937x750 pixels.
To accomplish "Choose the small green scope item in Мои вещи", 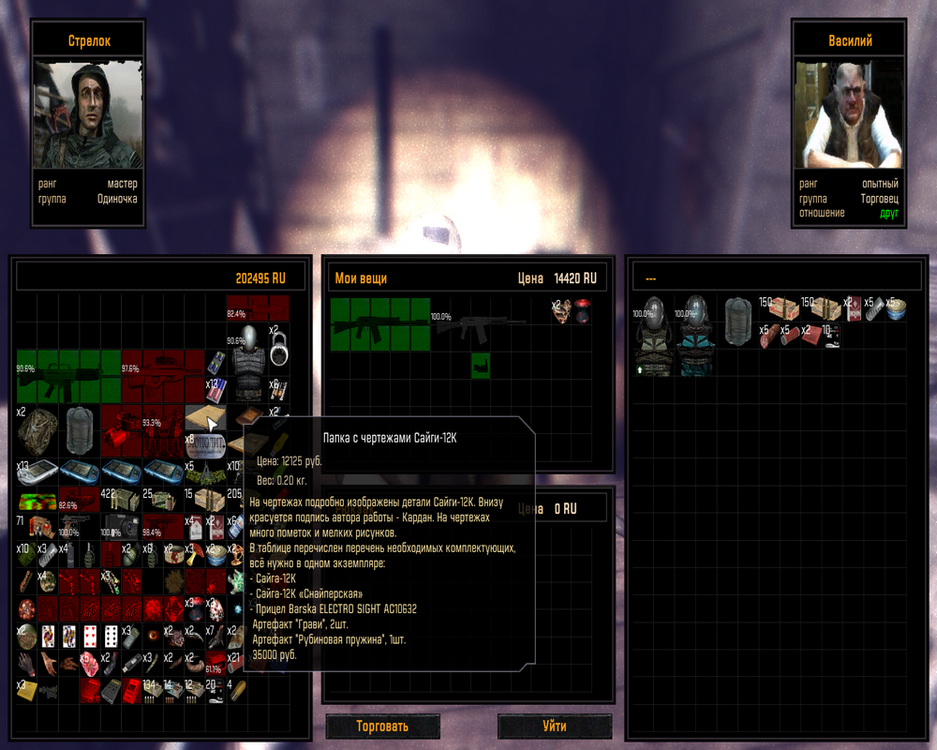I will tap(480, 364).
